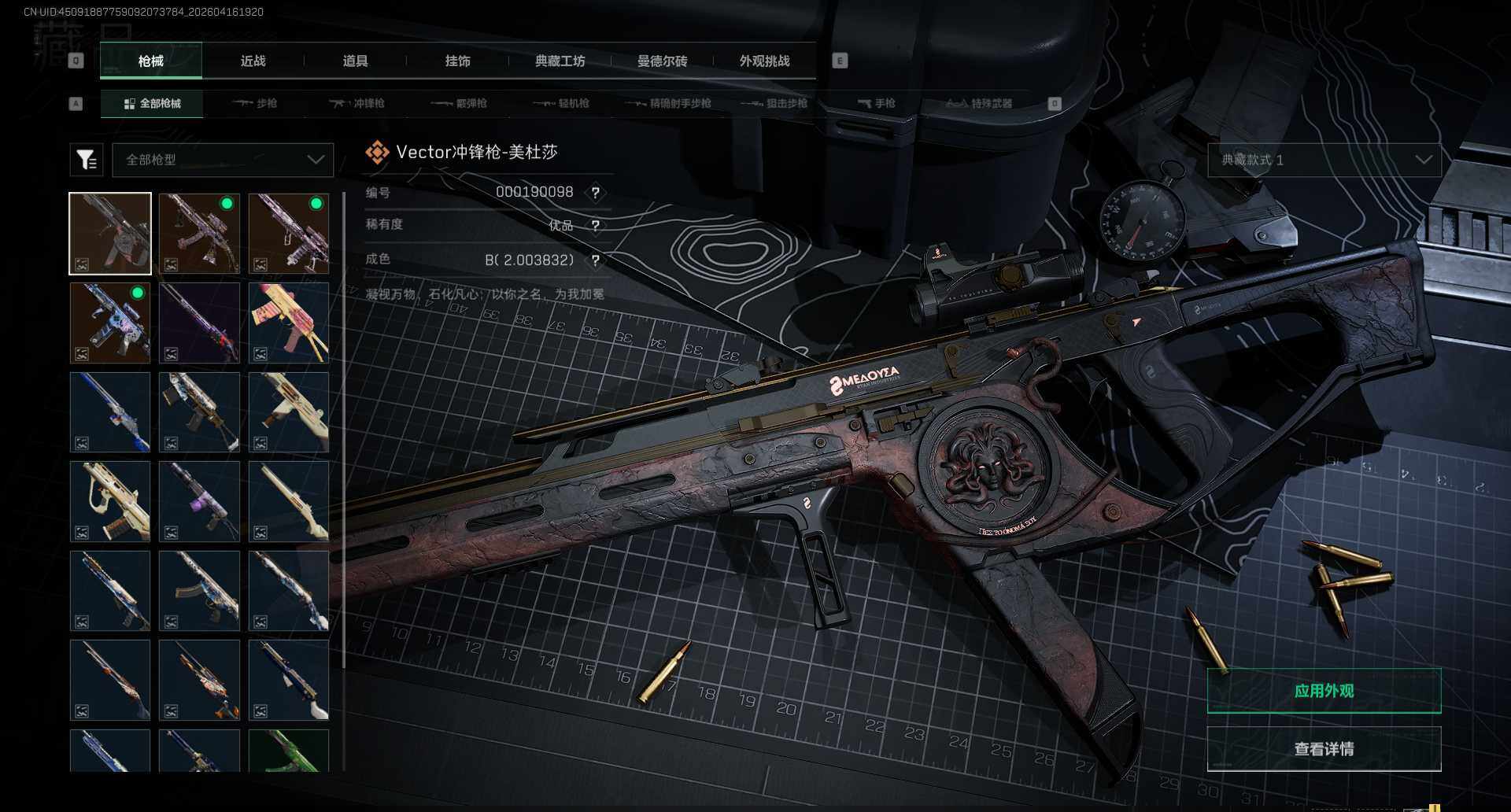Open the 曼德尔砖 tab
Screen dimensions: 1511x812
click(x=662, y=61)
